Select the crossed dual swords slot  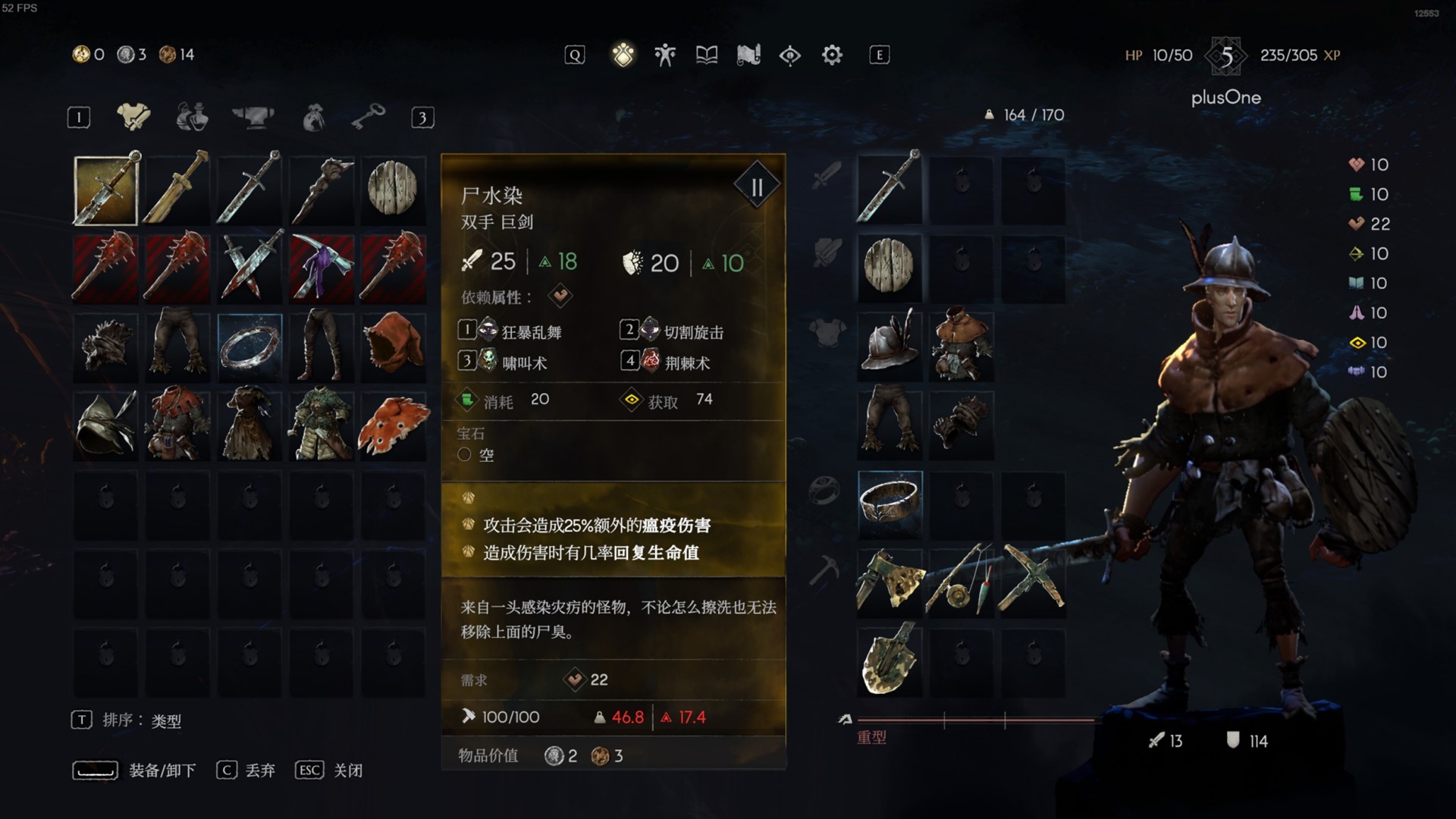coord(249,267)
